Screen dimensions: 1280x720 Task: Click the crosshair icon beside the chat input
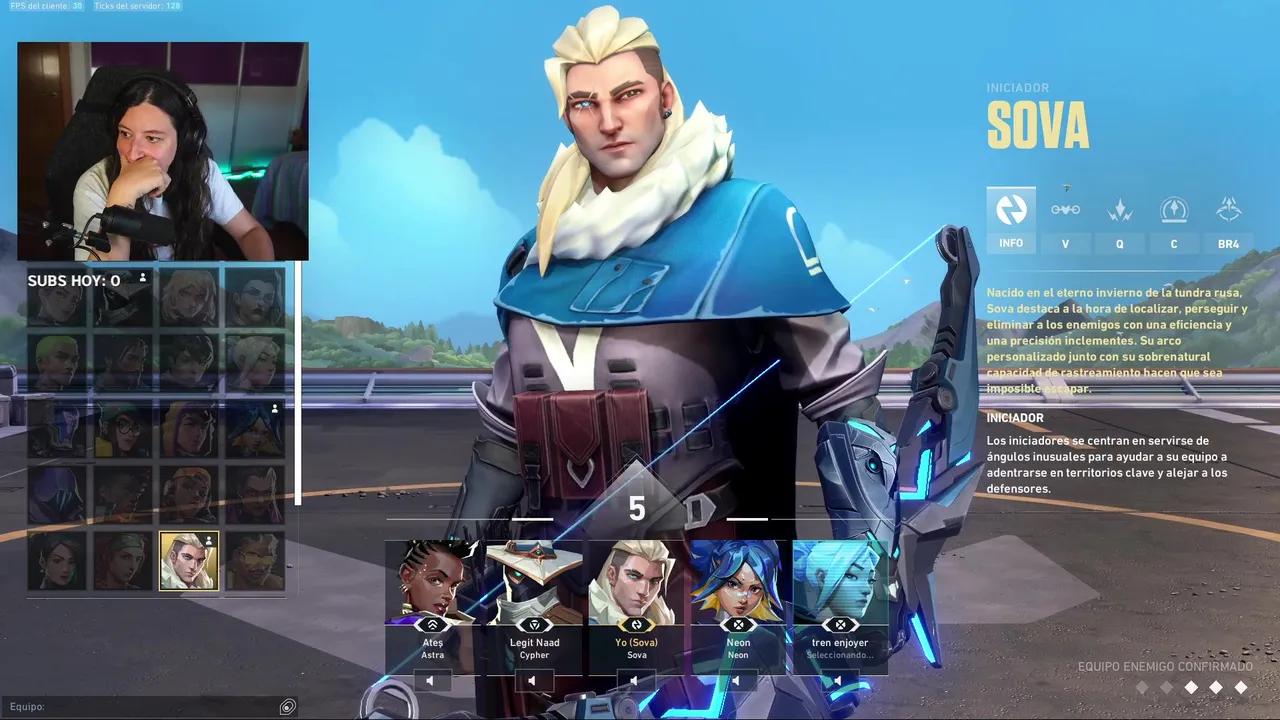point(287,707)
